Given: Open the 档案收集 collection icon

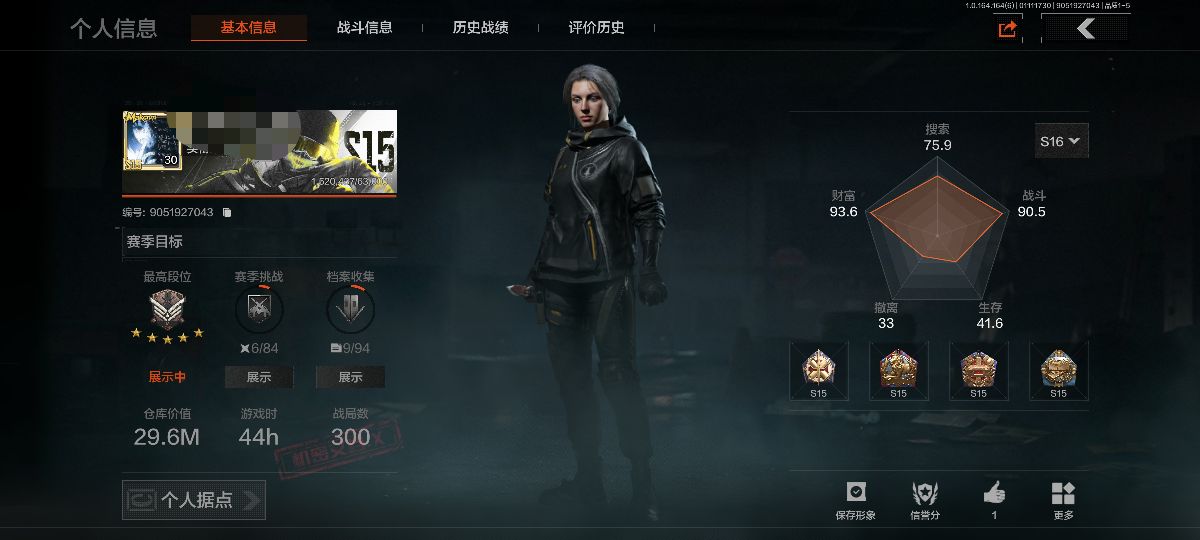Looking at the screenshot, I should click(x=350, y=311).
